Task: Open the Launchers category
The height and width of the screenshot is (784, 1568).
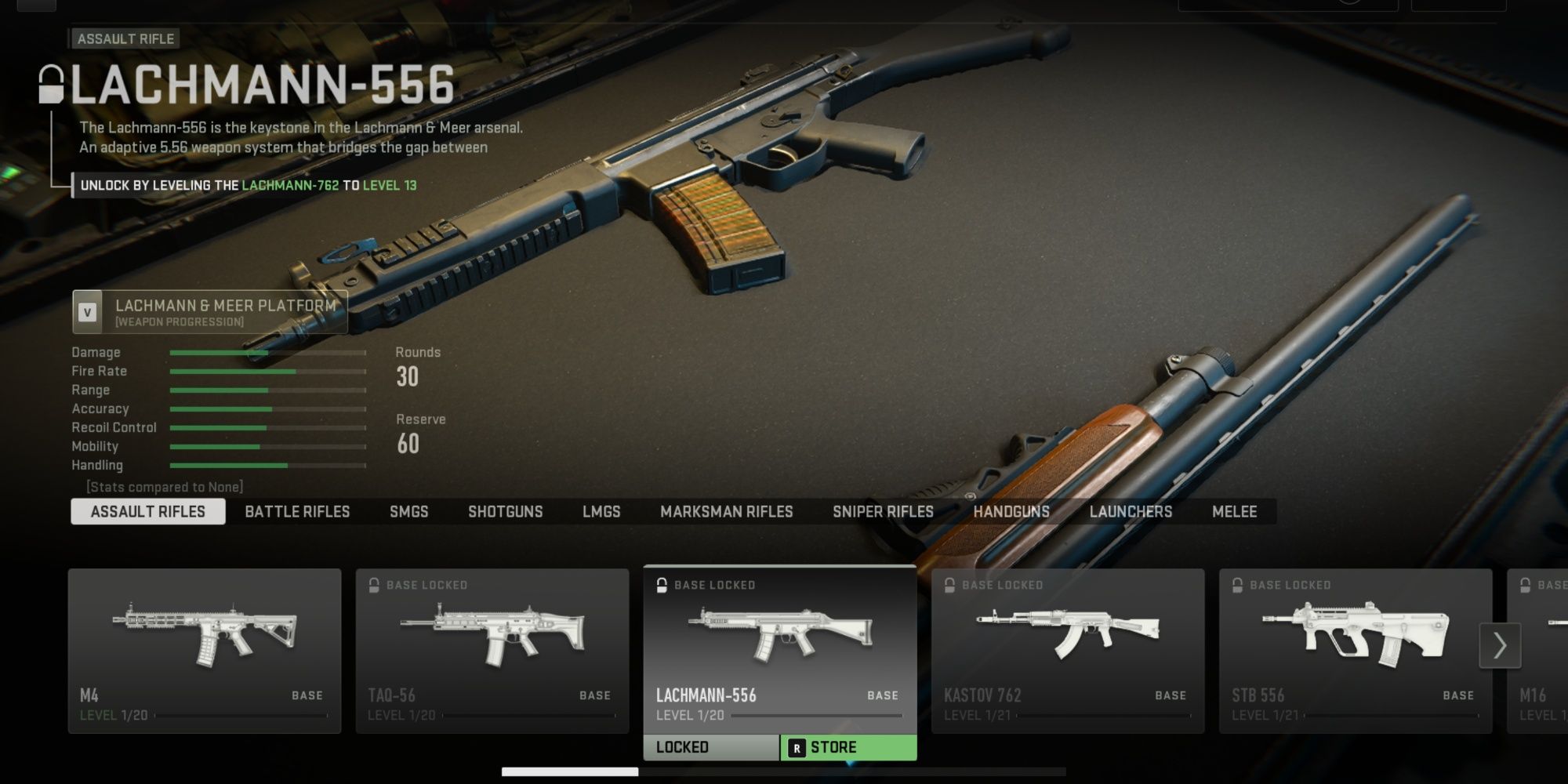Action: pyautogui.click(x=1131, y=512)
